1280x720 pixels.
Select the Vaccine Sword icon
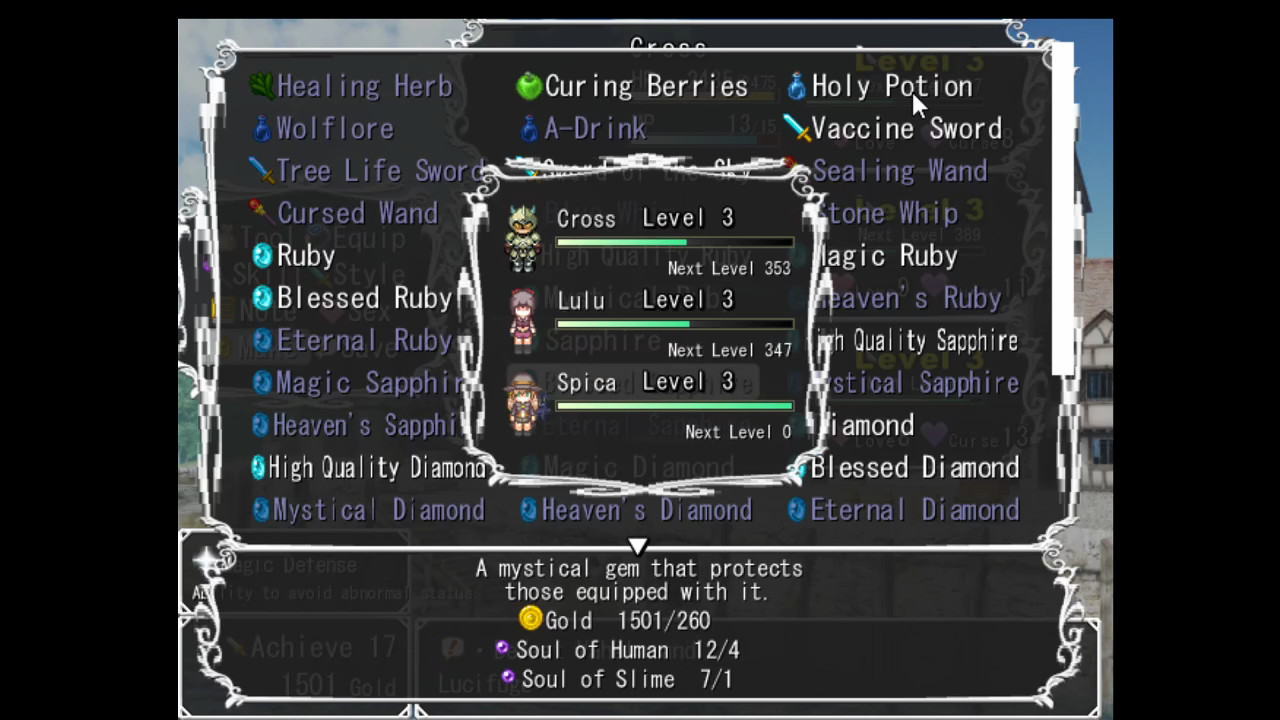pos(797,128)
